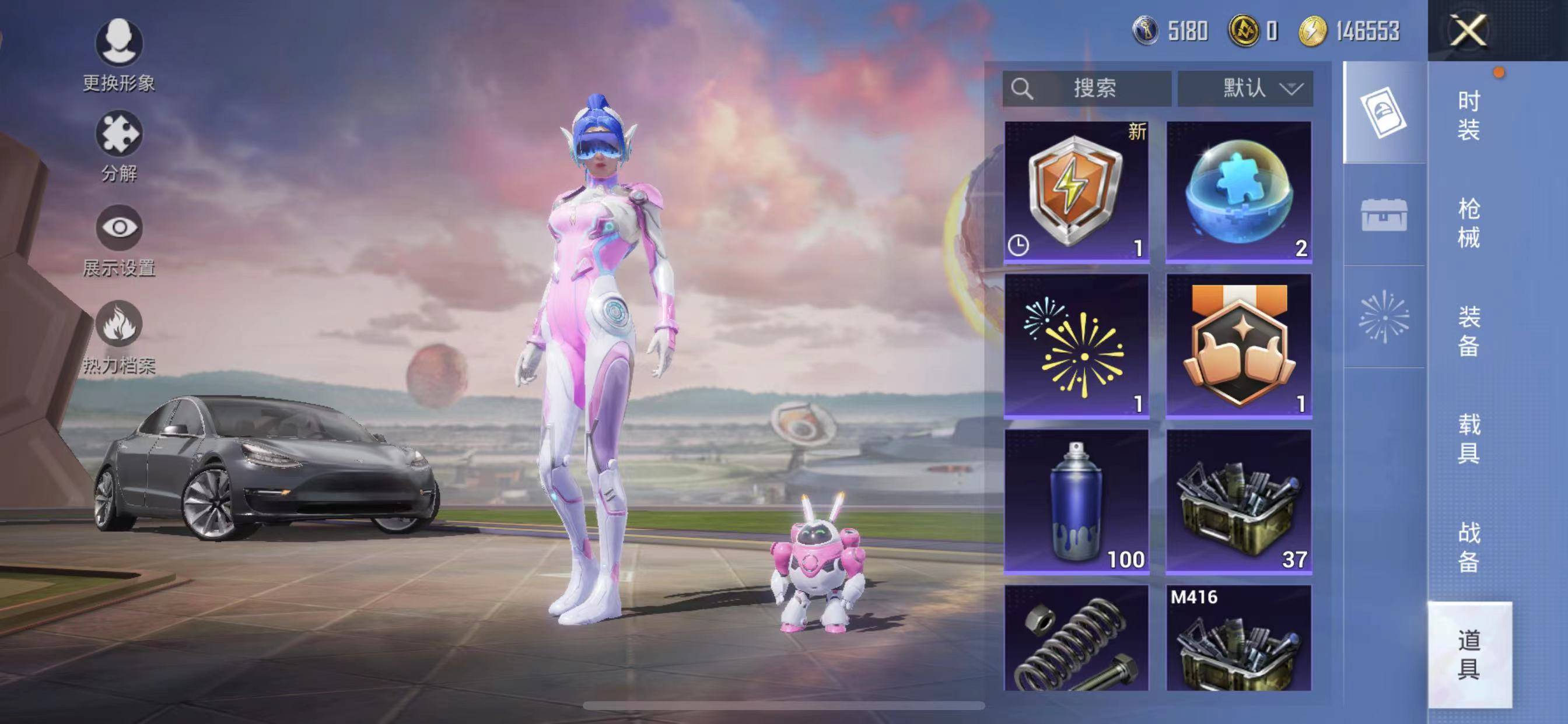This screenshot has width=1568, height=724.
Task: Switch to the 载具 vehicles tab
Action: pos(1468,438)
